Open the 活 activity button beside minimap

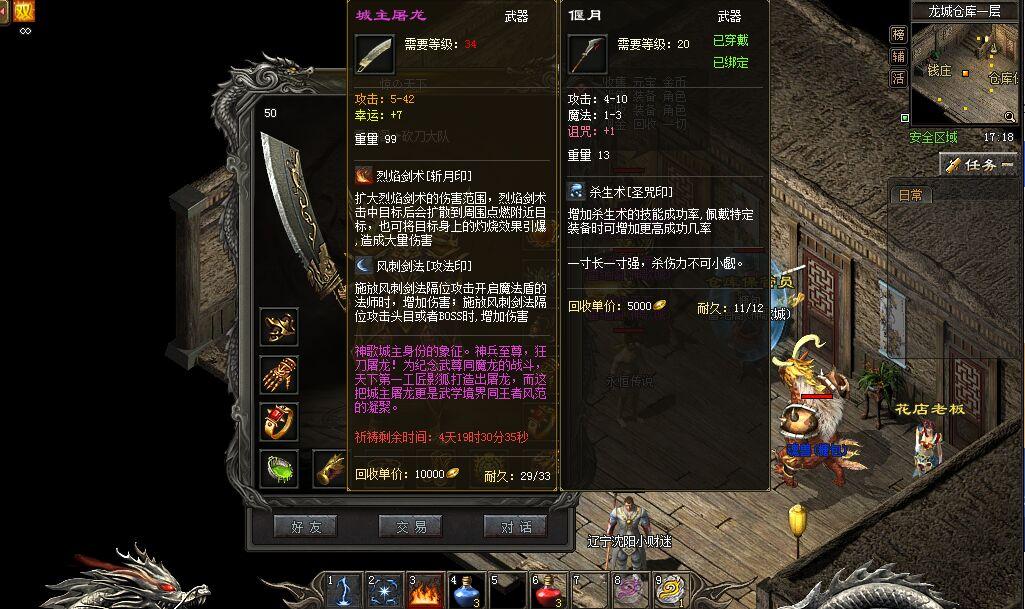(898, 78)
